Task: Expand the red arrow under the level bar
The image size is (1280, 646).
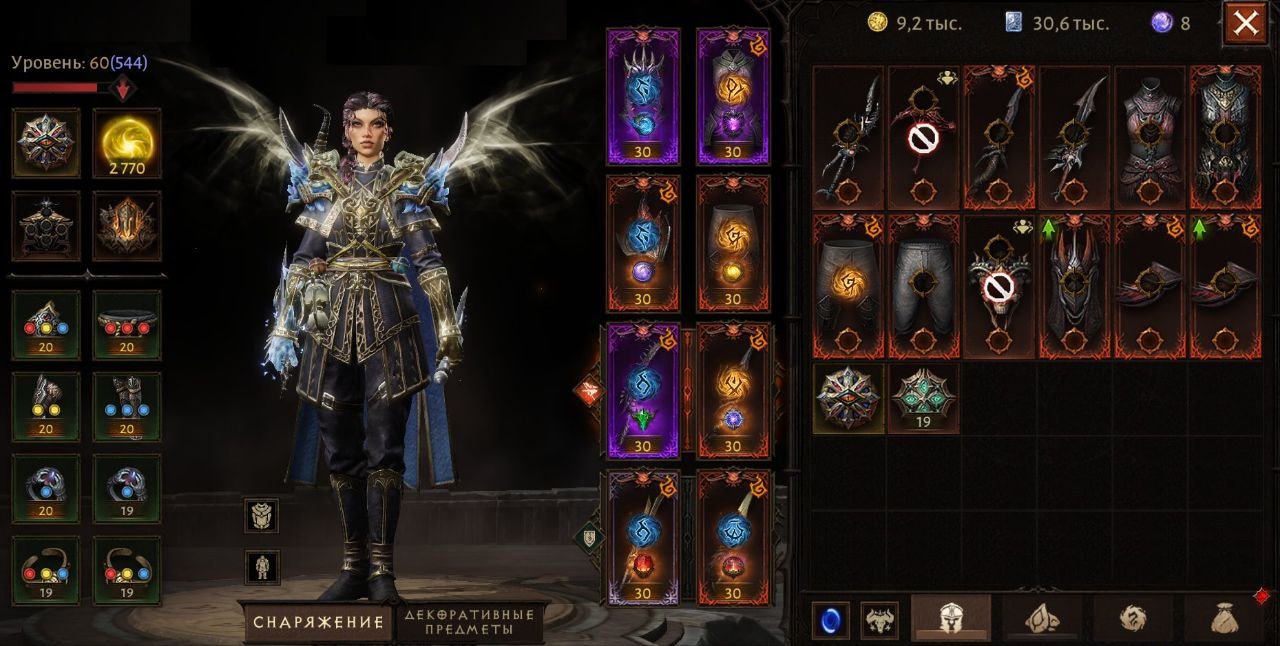Action: [x=123, y=89]
